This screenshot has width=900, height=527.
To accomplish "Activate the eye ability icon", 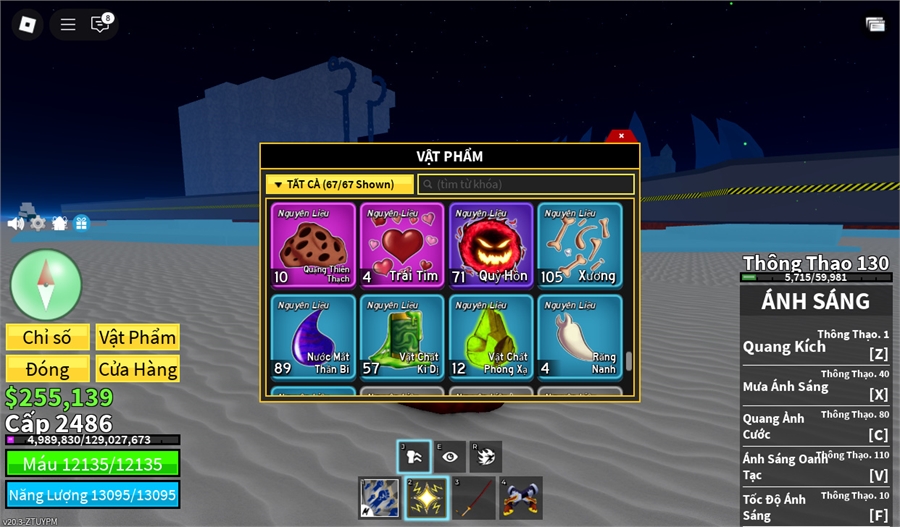I will 449,455.
